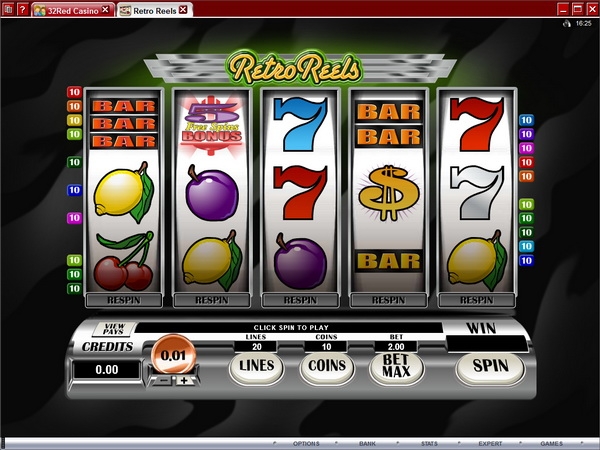Respin the first reel with lemon and cherries
The height and width of the screenshot is (450, 600).
(x=123, y=299)
